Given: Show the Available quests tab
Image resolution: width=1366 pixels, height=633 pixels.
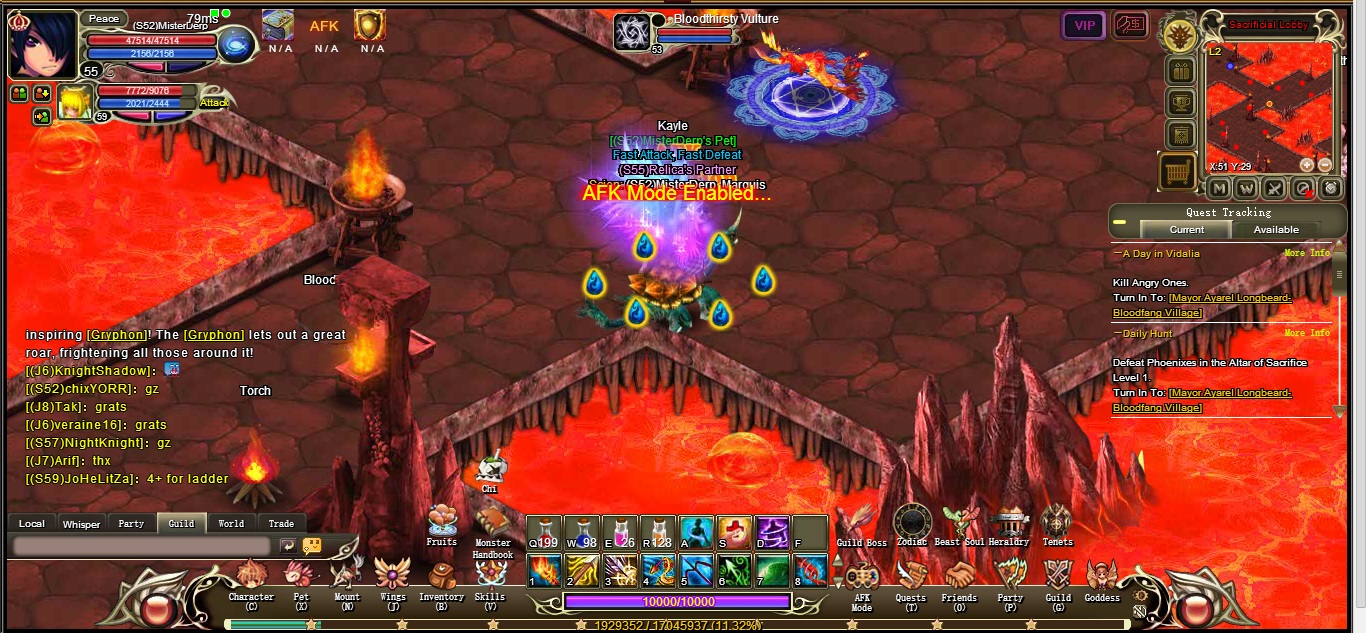Looking at the screenshot, I should 1276,230.
